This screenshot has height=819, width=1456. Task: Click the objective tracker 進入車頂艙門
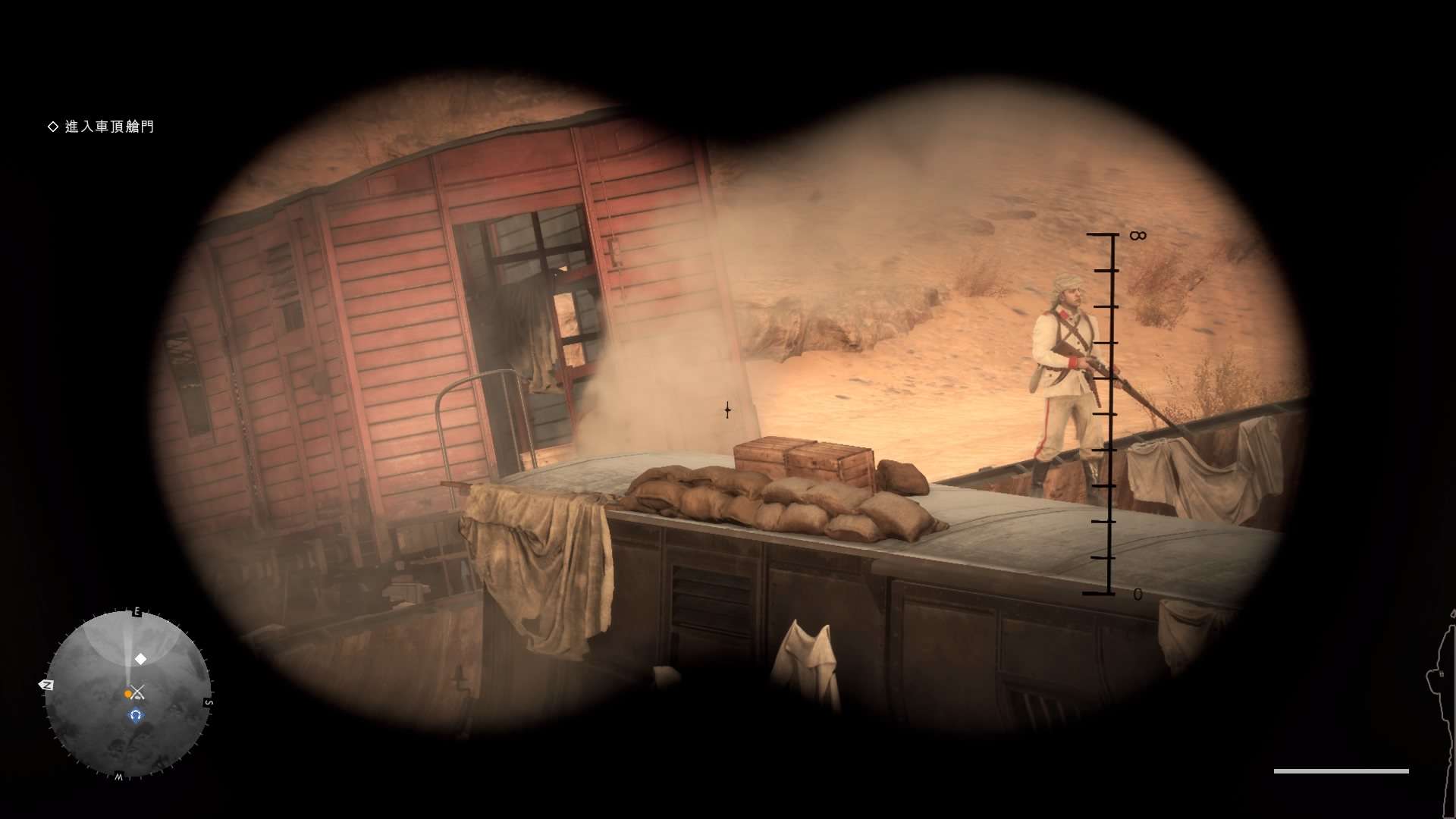tap(108, 127)
